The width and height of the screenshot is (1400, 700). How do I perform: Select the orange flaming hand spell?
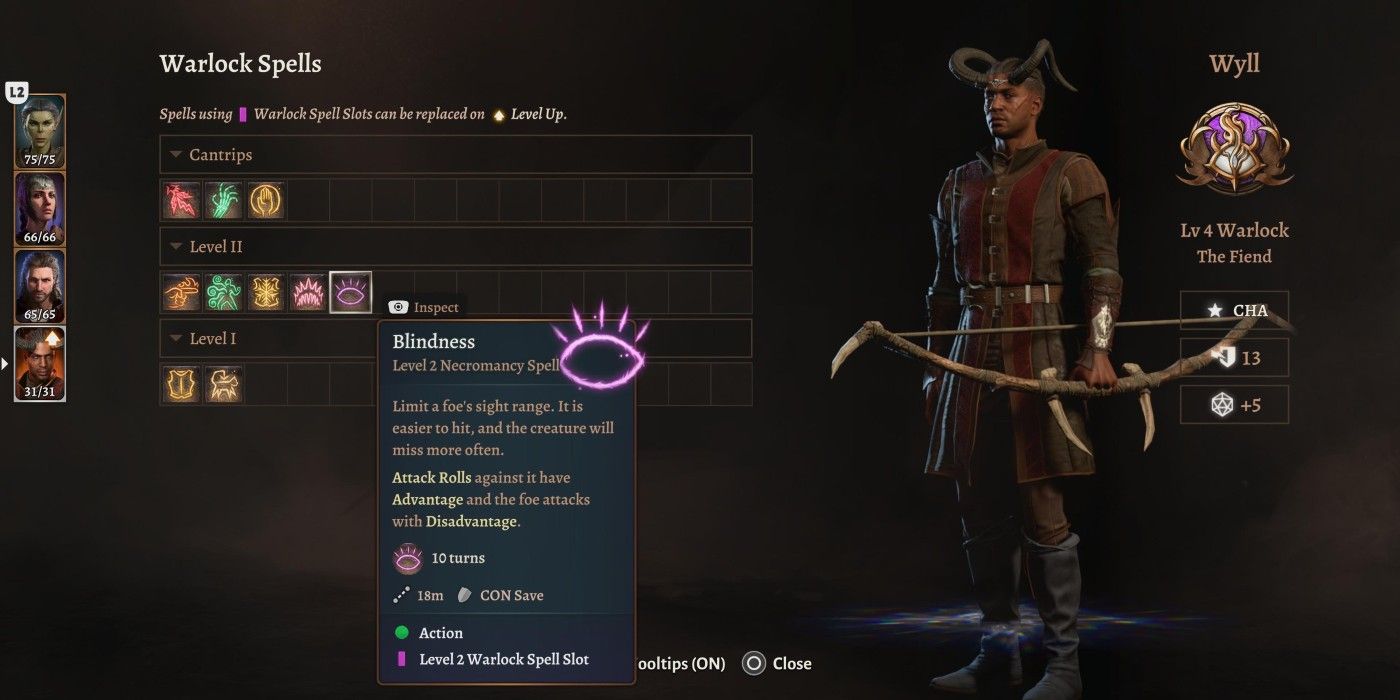181,292
